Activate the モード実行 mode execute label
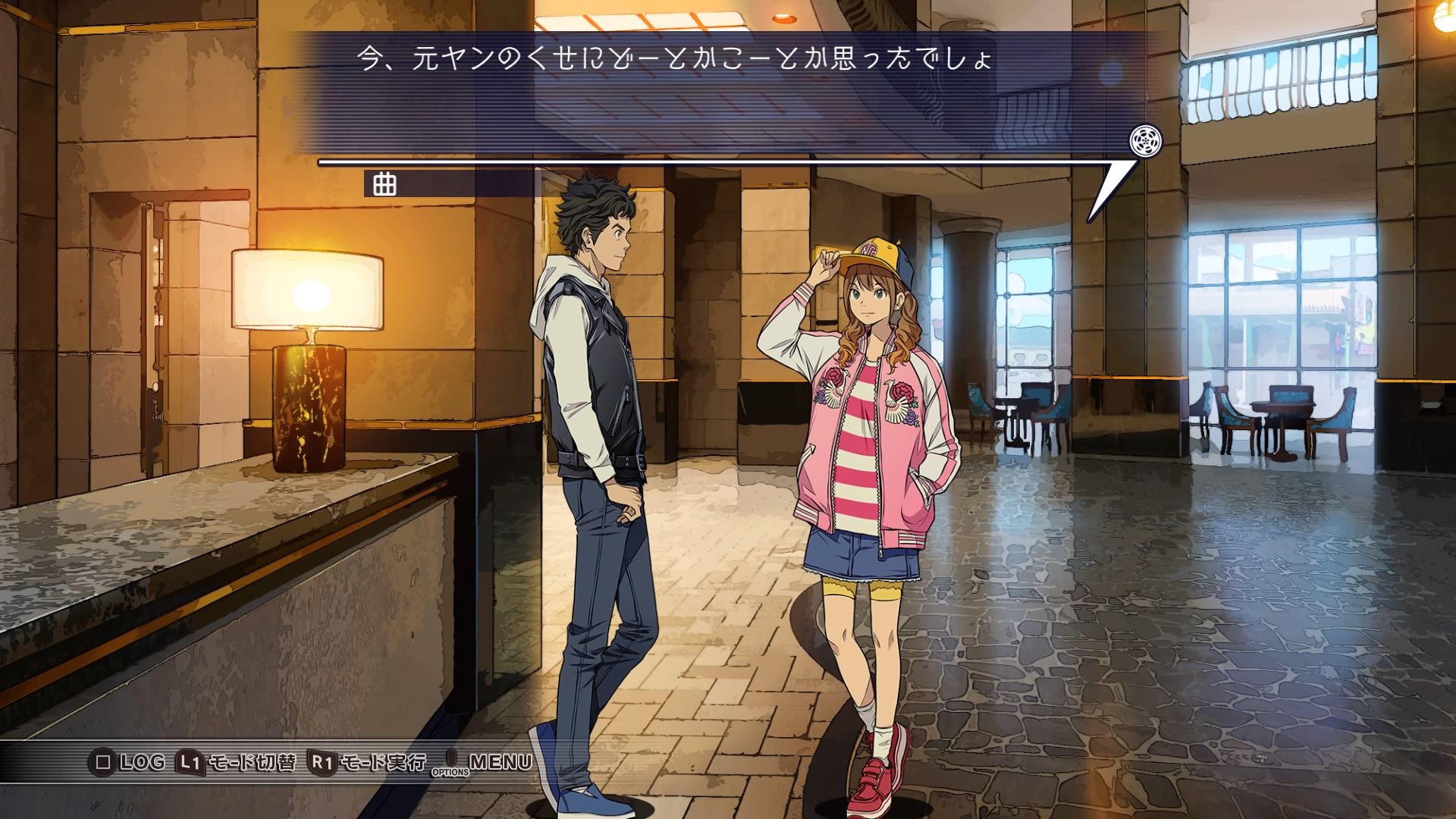This screenshot has height=819, width=1456. point(383,762)
